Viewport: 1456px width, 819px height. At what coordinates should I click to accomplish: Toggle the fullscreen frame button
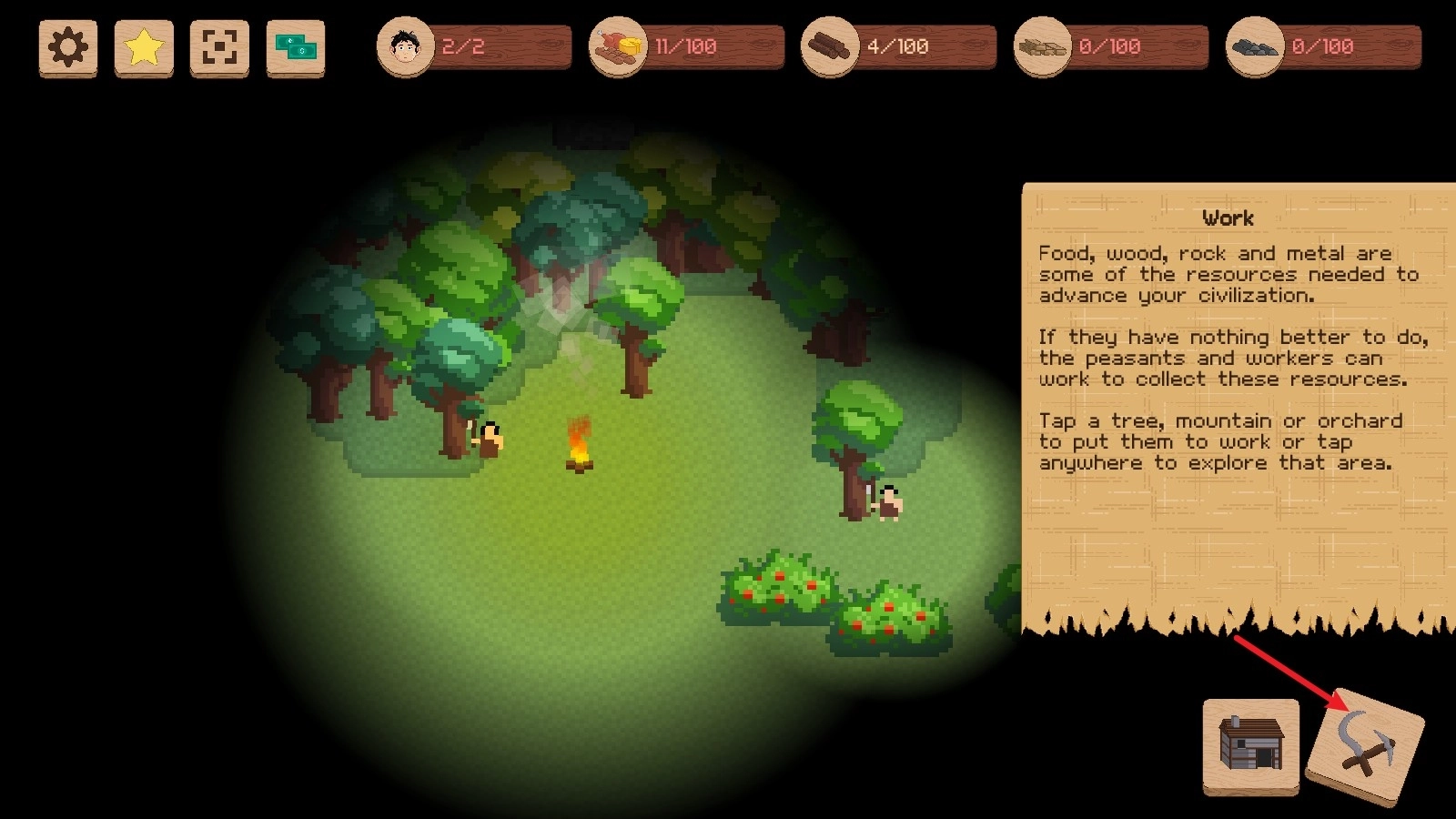tap(219, 47)
